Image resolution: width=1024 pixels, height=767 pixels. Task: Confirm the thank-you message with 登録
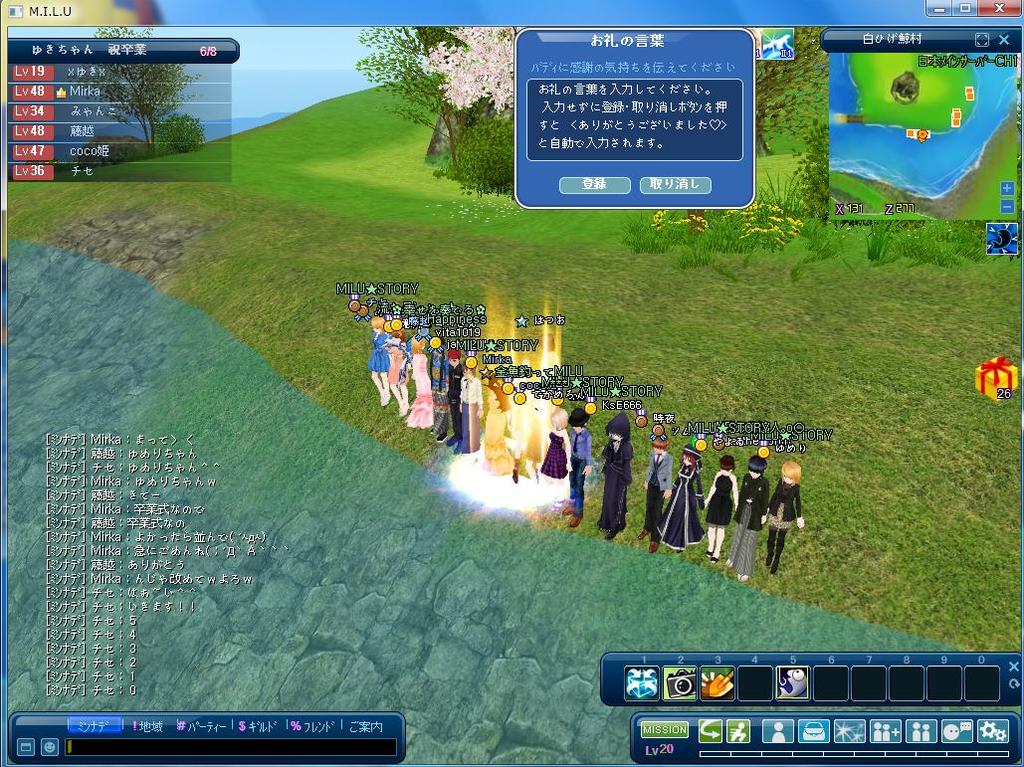pos(595,185)
